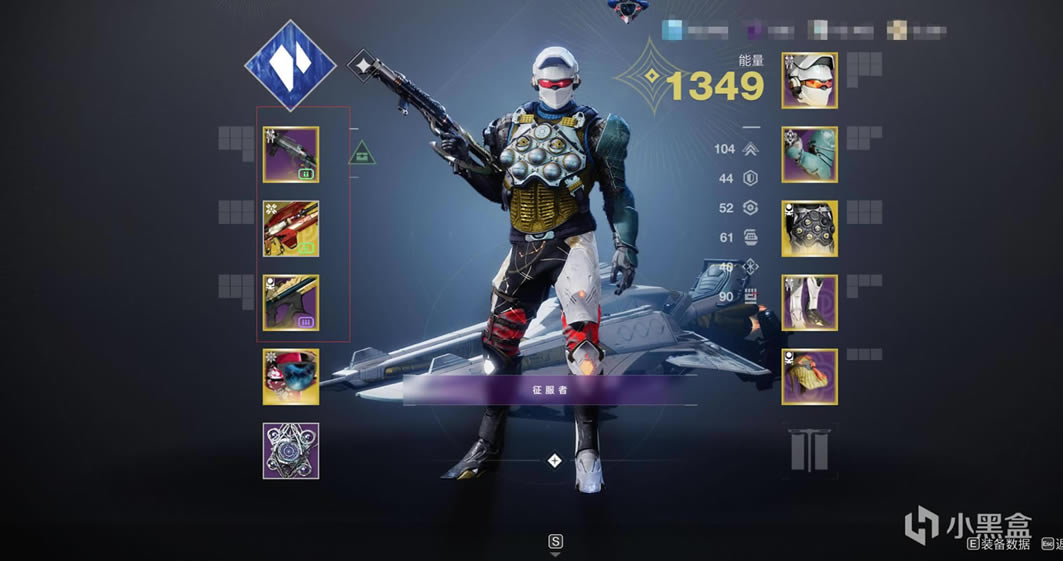1063x561 pixels.
Task: Click the green triangle icon beside weapons
Action: pyautogui.click(x=362, y=154)
